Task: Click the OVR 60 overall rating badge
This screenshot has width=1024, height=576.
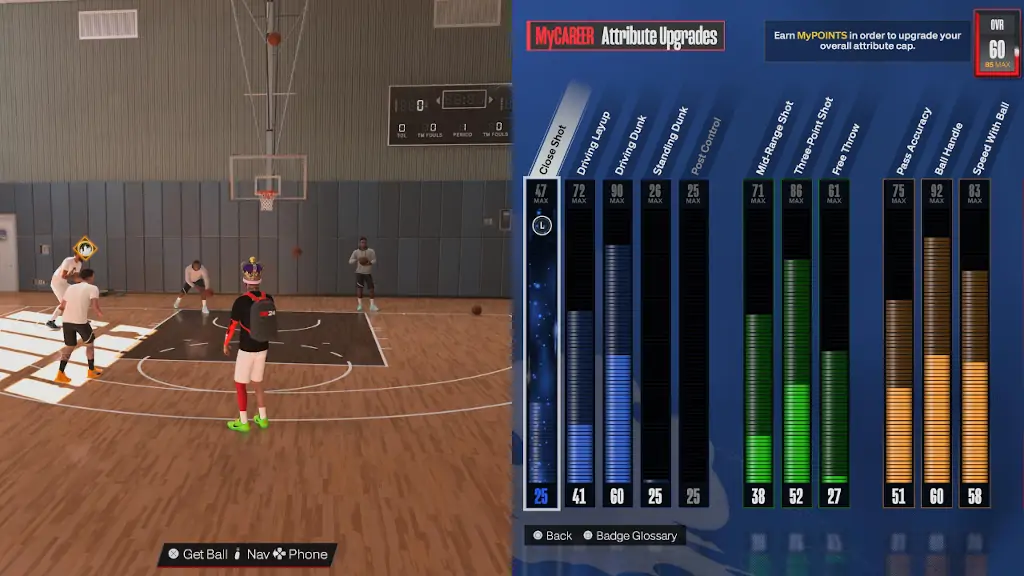Action: (x=997, y=44)
